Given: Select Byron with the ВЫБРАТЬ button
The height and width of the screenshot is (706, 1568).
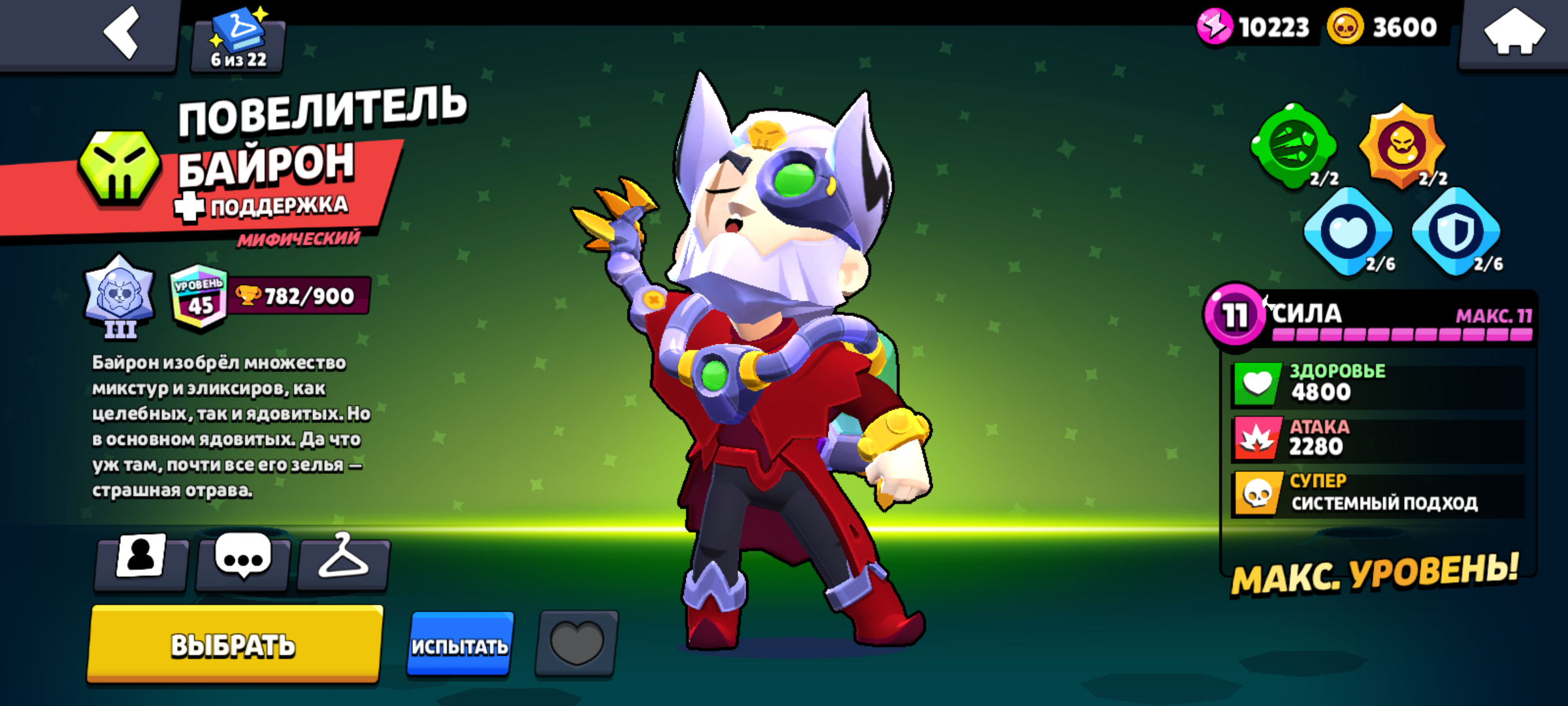Looking at the screenshot, I should click(234, 645).
